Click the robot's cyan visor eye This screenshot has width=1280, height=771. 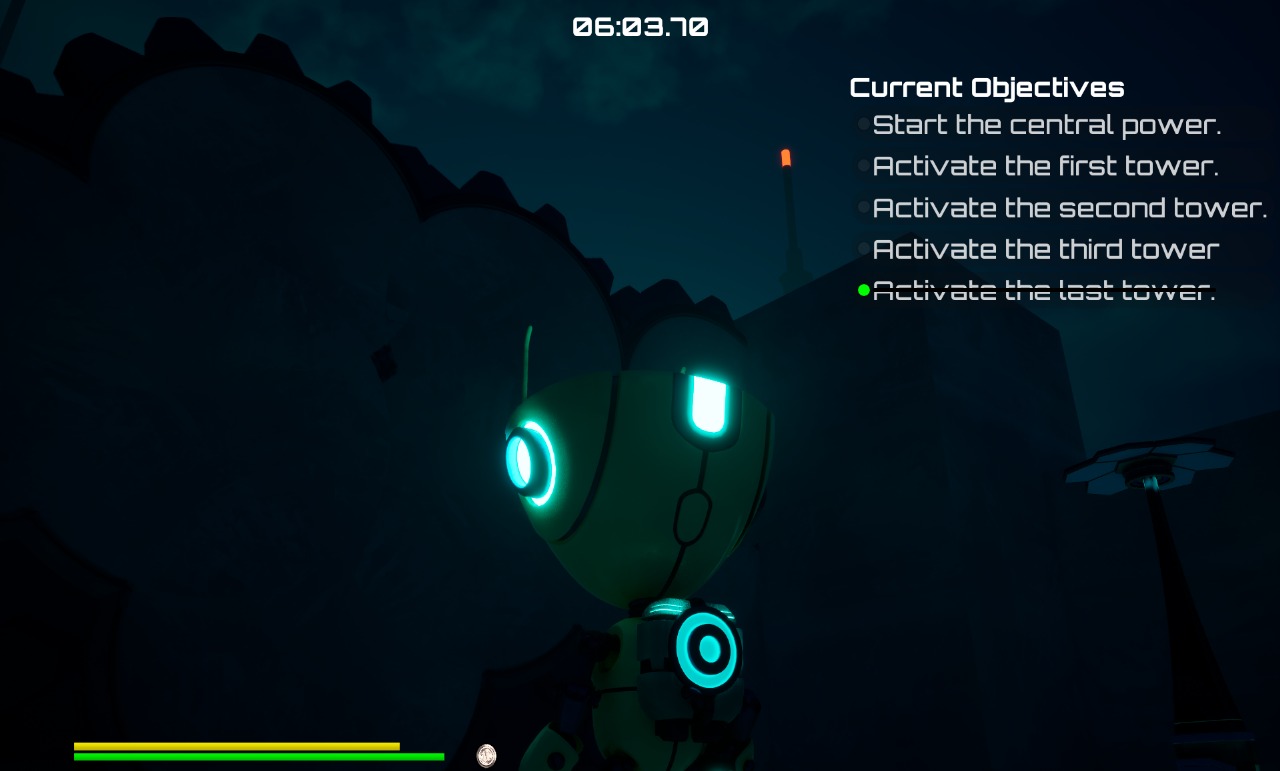706,404
